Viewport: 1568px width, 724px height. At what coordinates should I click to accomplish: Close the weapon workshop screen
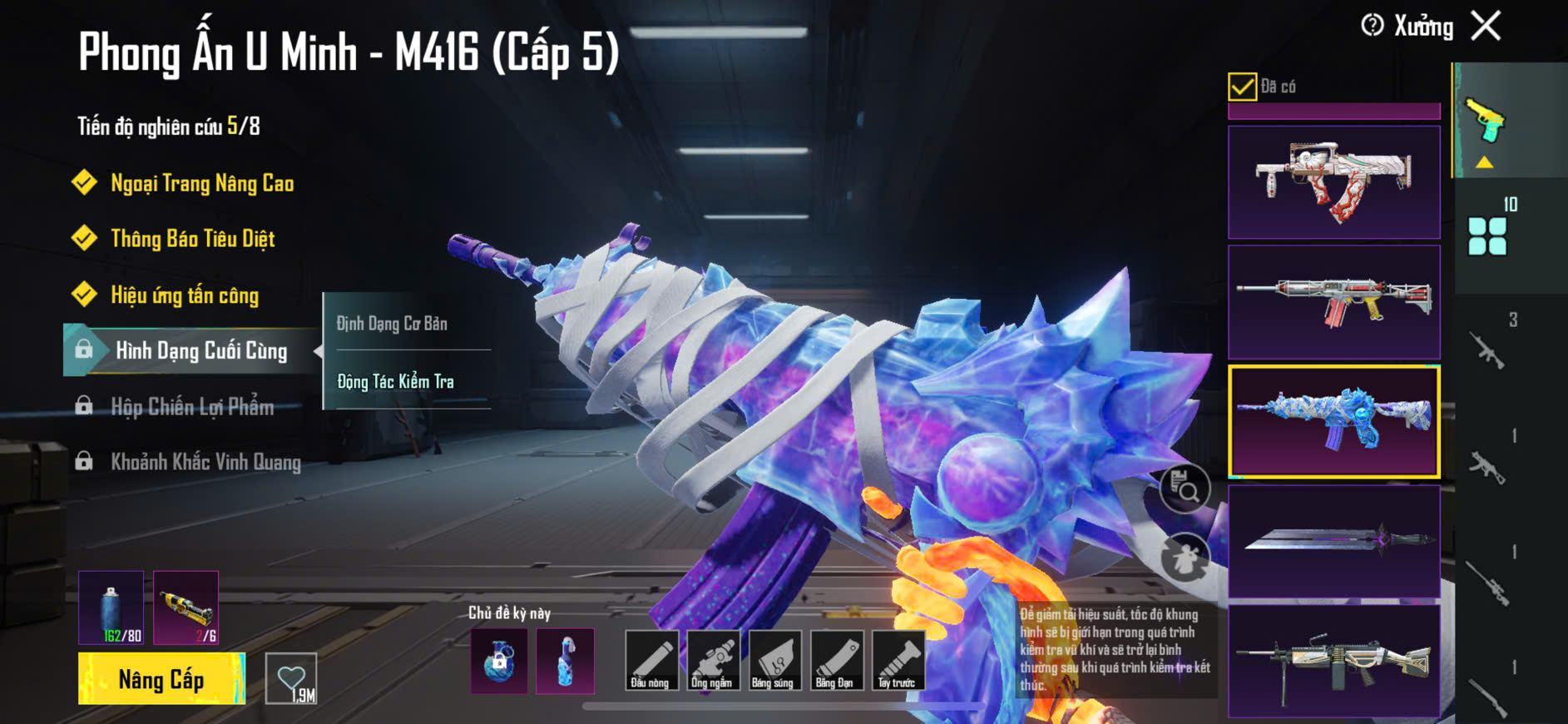click(x=1486, y=26)
